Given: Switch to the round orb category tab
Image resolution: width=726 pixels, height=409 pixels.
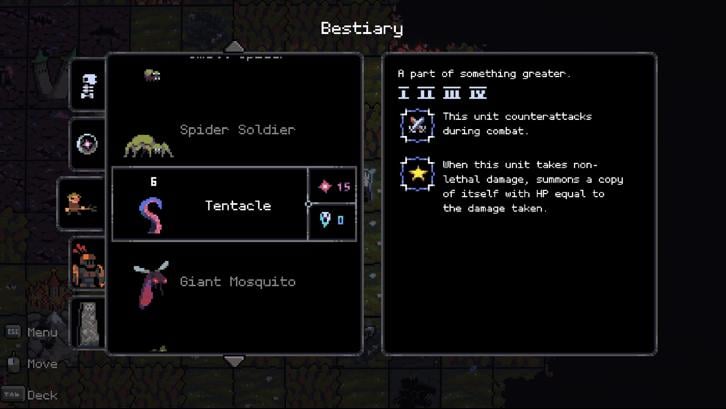Looking at the screenshot, I should click(x=89, y=144).
